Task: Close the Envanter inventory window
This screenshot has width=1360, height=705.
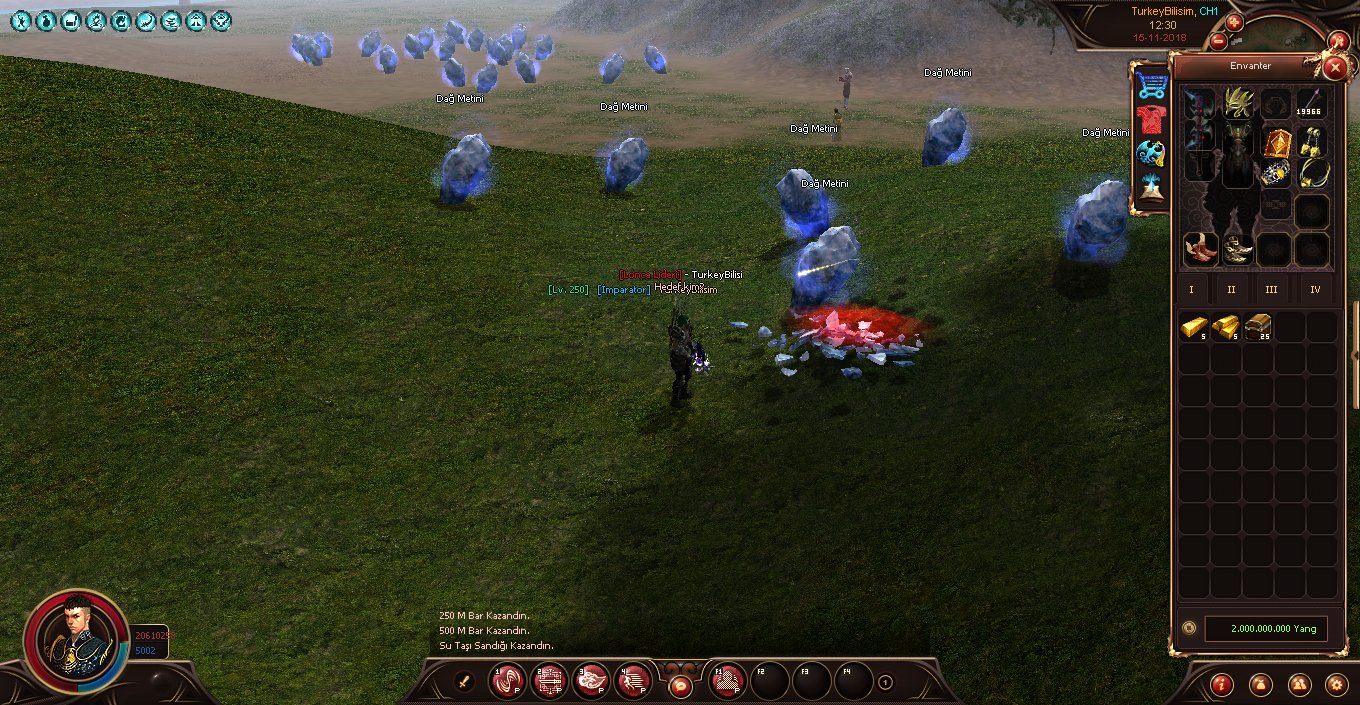Action: tap(1334, 68)
